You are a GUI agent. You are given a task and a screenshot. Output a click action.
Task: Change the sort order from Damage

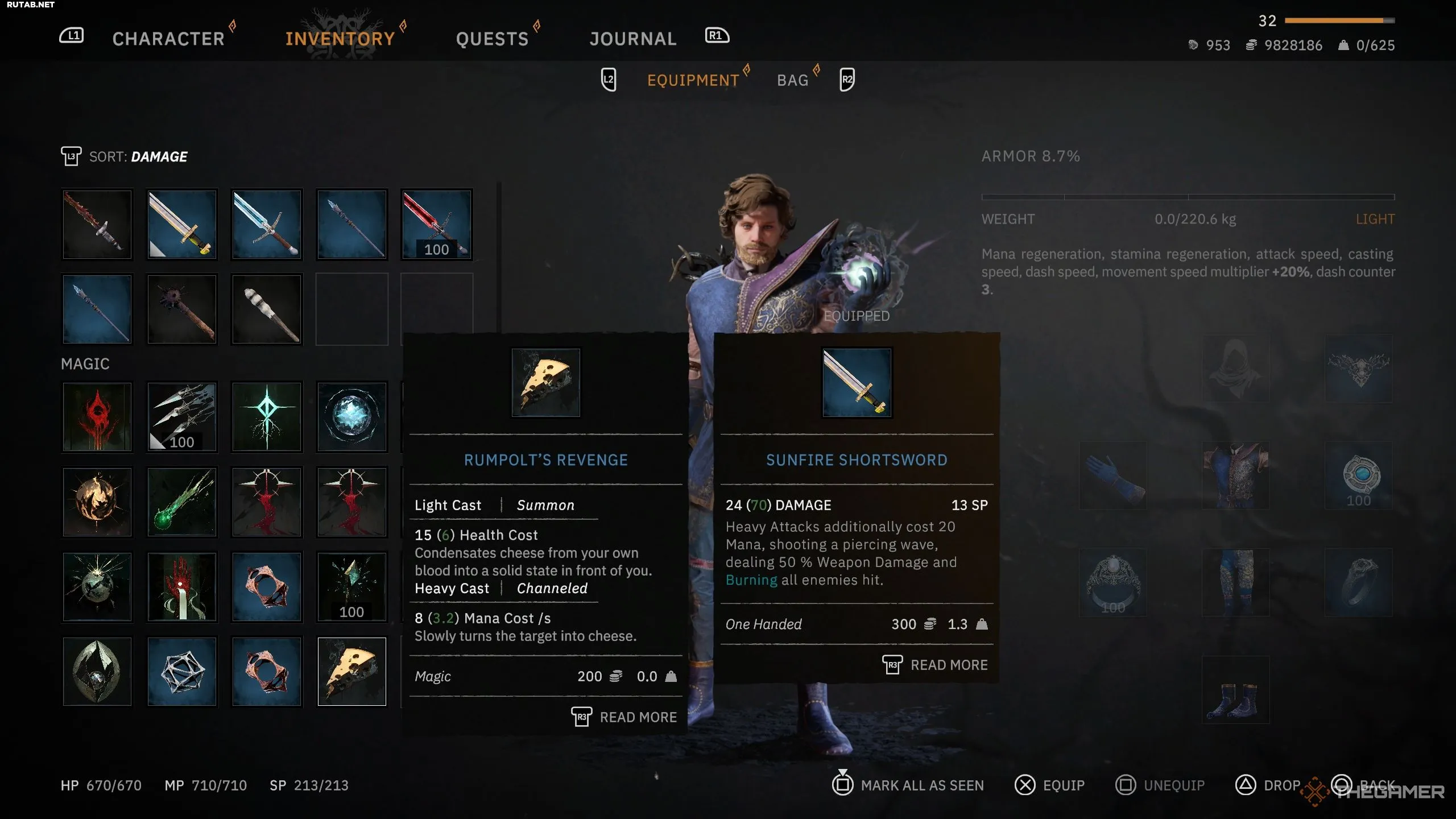138,156
